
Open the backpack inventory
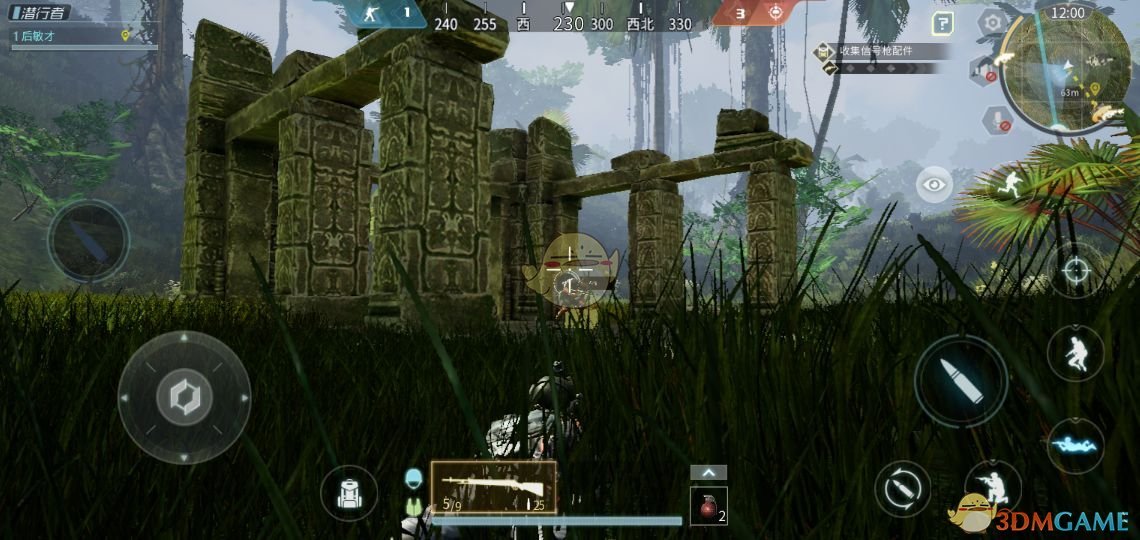tap(349, 494)
